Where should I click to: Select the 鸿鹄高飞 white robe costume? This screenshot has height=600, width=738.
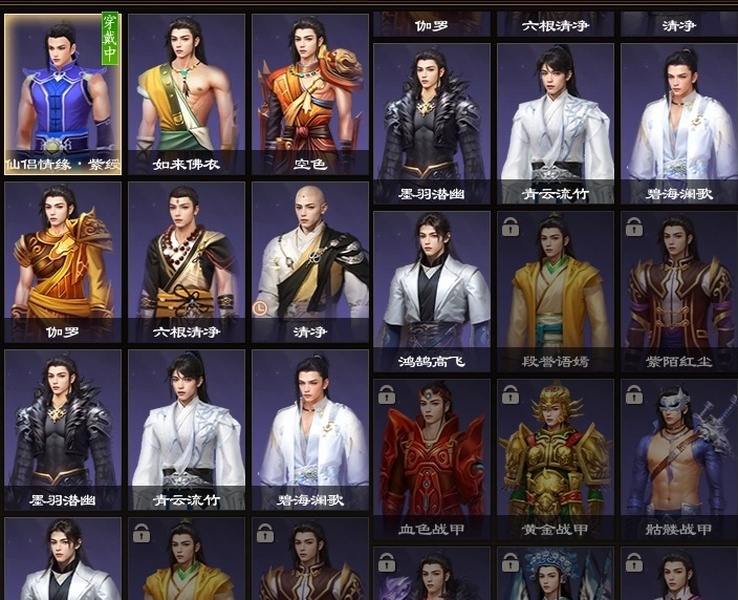(x=432, y=290)
